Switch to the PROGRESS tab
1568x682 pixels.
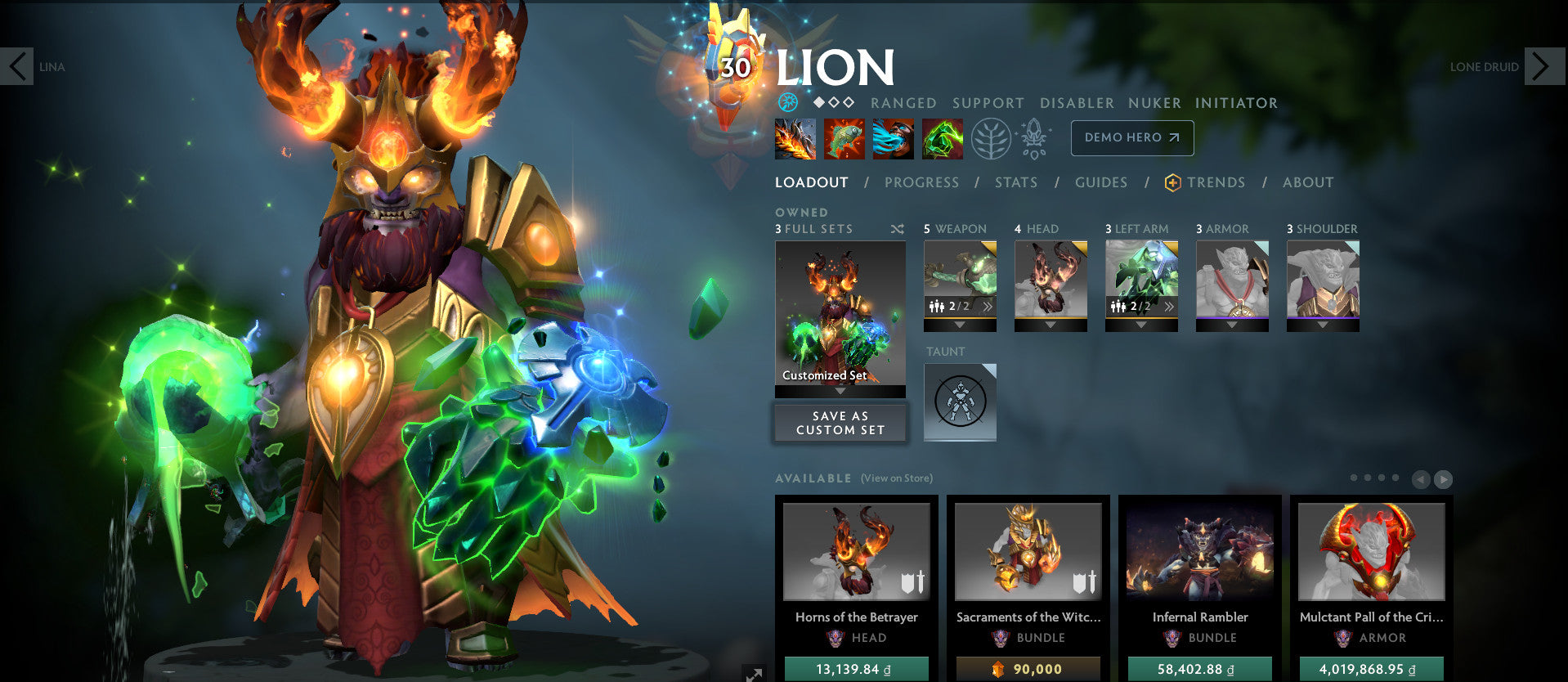tap(921, 182)
